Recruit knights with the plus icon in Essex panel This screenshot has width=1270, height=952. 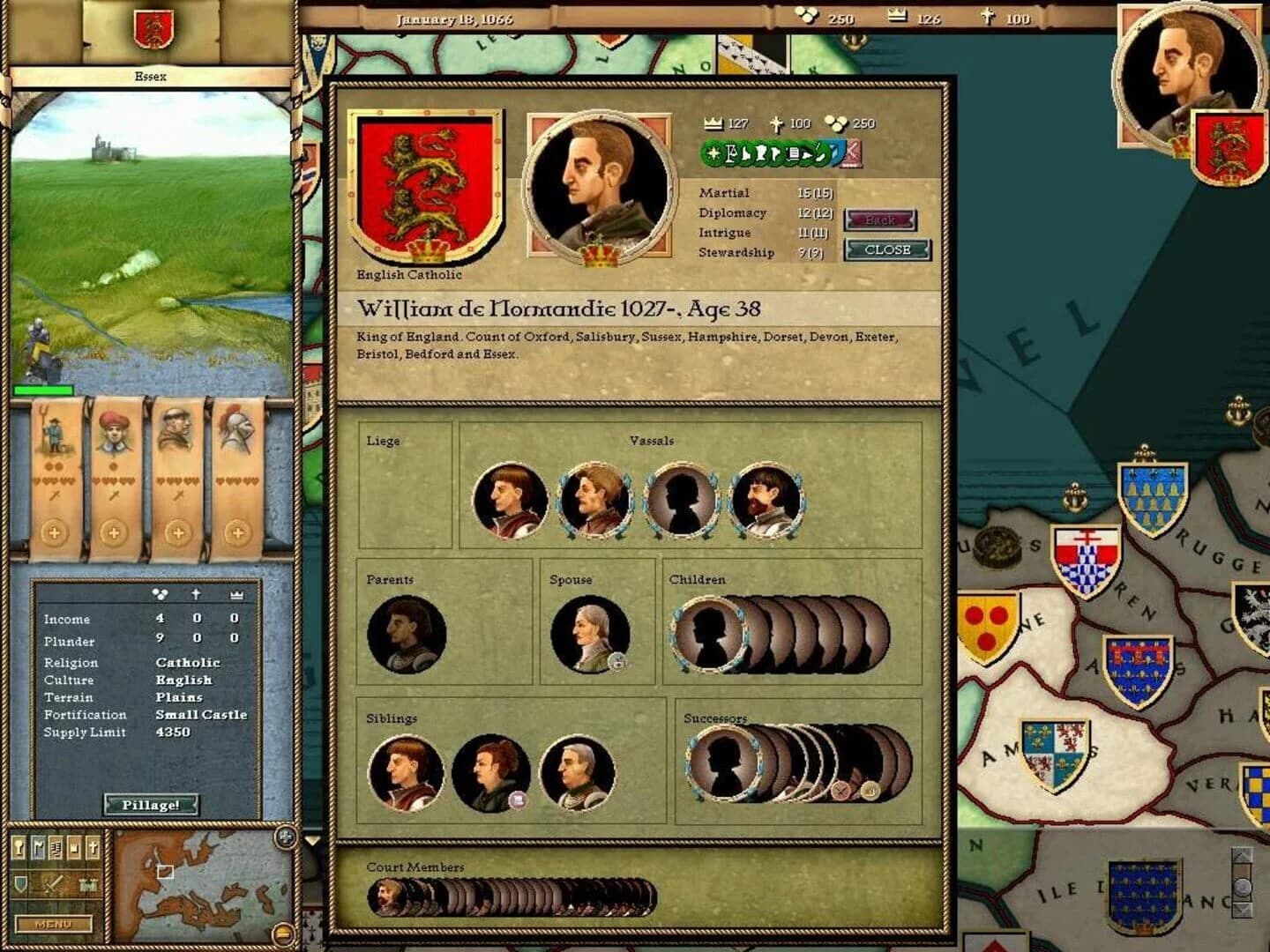[x=236, y=532]
